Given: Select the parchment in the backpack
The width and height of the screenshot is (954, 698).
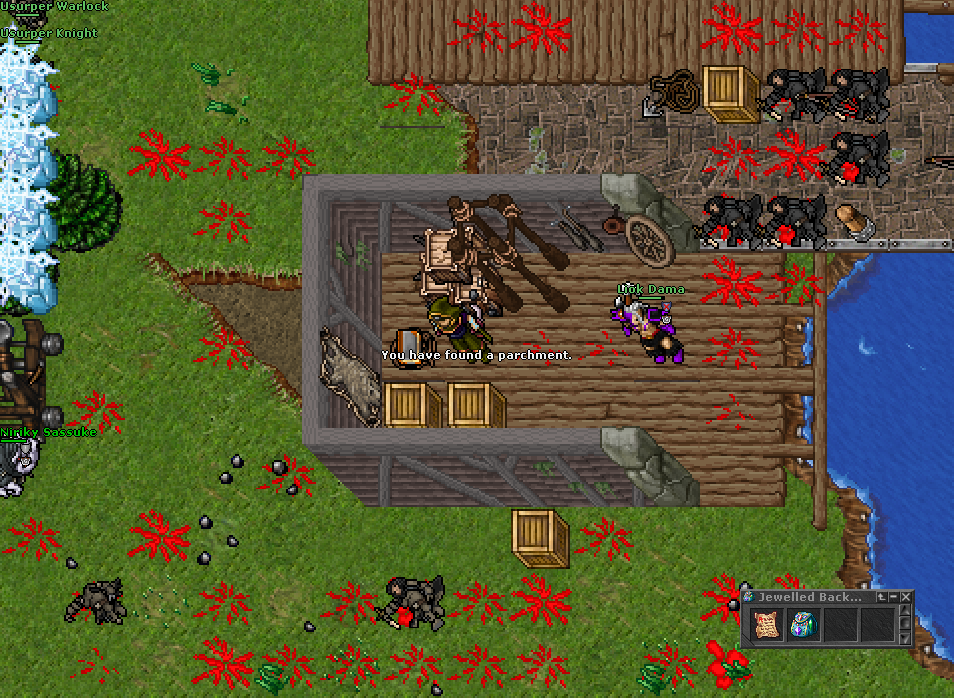Looking at the screenshot, I should click(x=767, y=625).
